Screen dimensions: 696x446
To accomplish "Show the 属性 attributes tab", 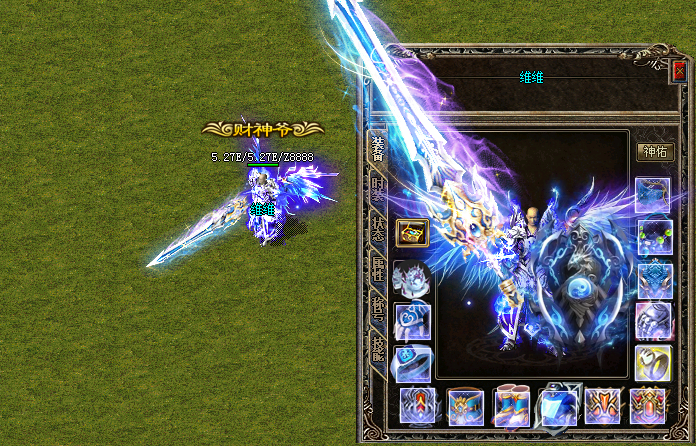I will 377,268.
